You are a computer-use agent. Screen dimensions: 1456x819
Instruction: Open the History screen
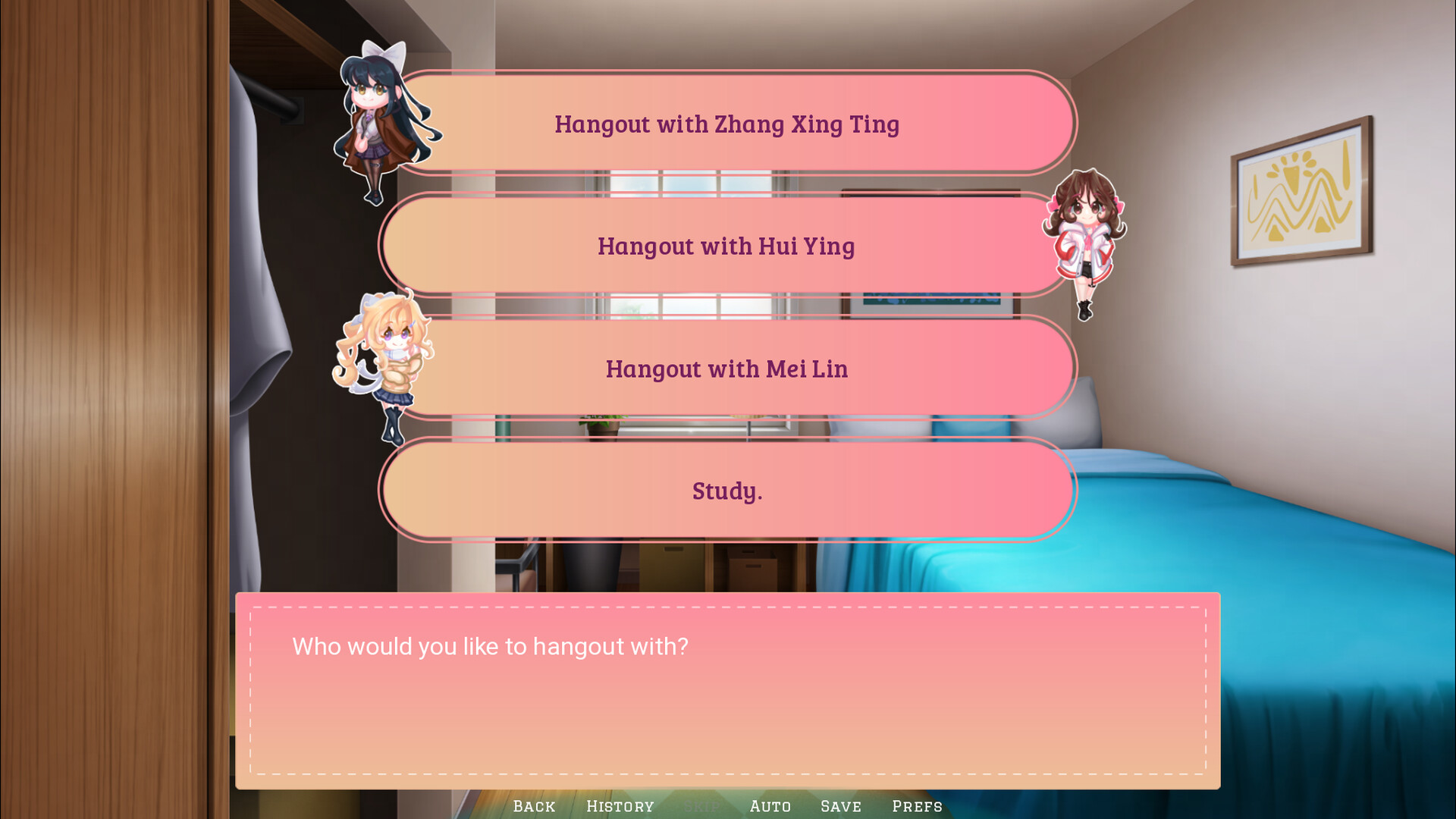coord(620,806)
